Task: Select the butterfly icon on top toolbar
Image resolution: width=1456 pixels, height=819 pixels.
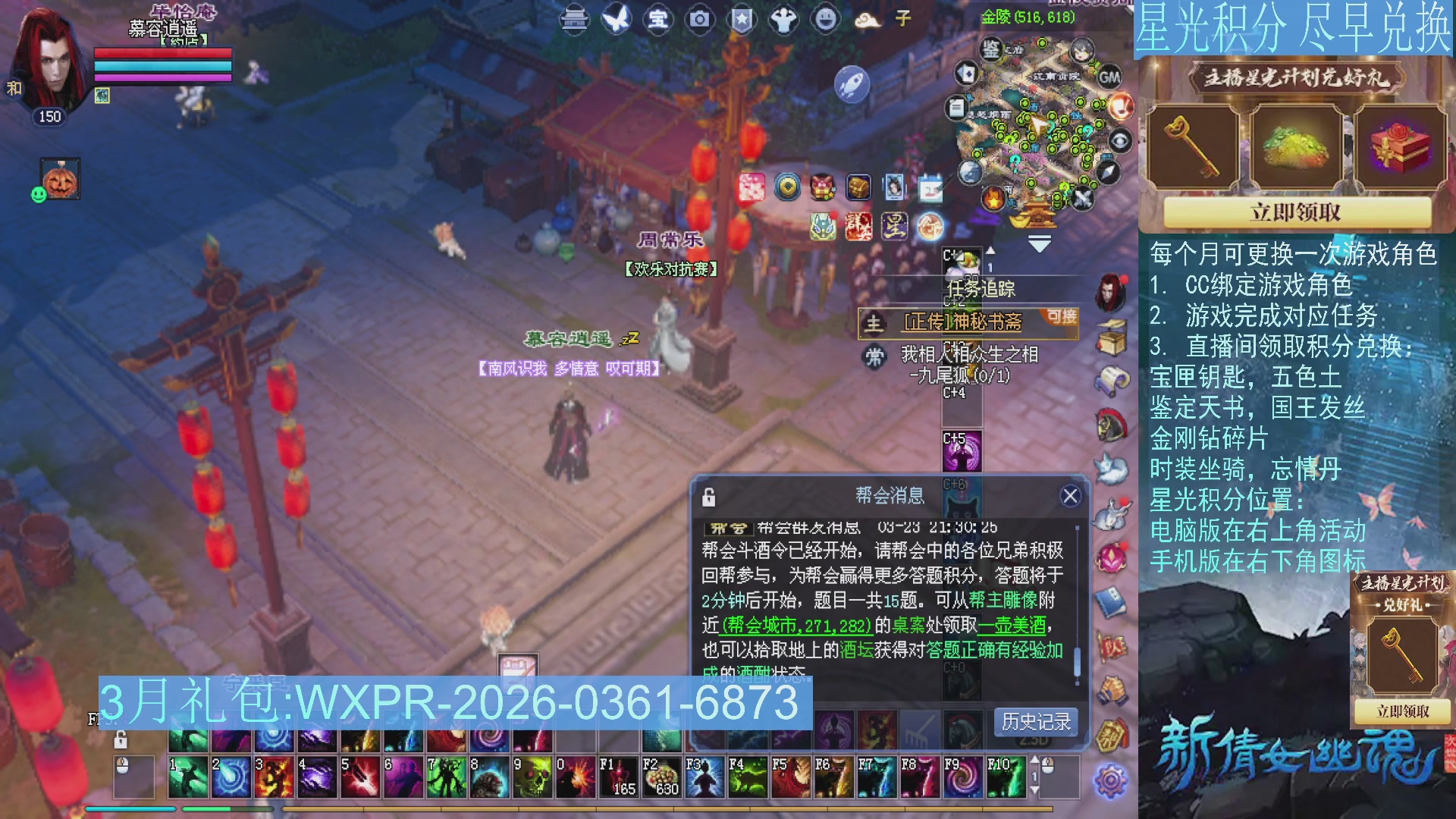Action: click(x=615, y=20)
